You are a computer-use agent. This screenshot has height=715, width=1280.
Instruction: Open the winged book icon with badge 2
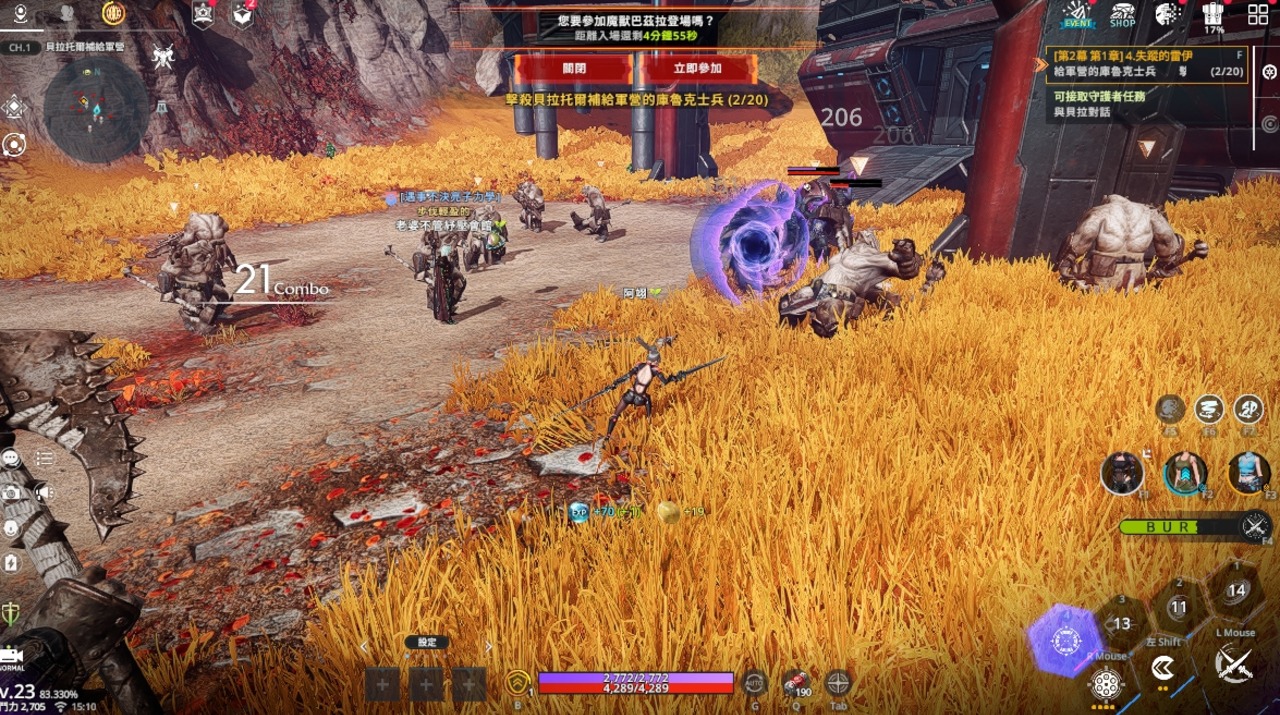coord(243,14)
